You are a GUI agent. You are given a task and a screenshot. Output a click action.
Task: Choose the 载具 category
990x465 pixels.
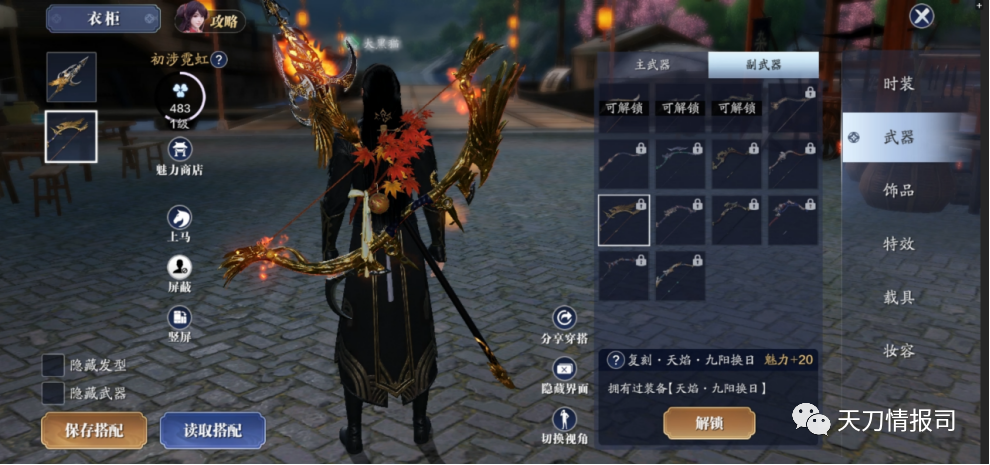click(898, 297)
